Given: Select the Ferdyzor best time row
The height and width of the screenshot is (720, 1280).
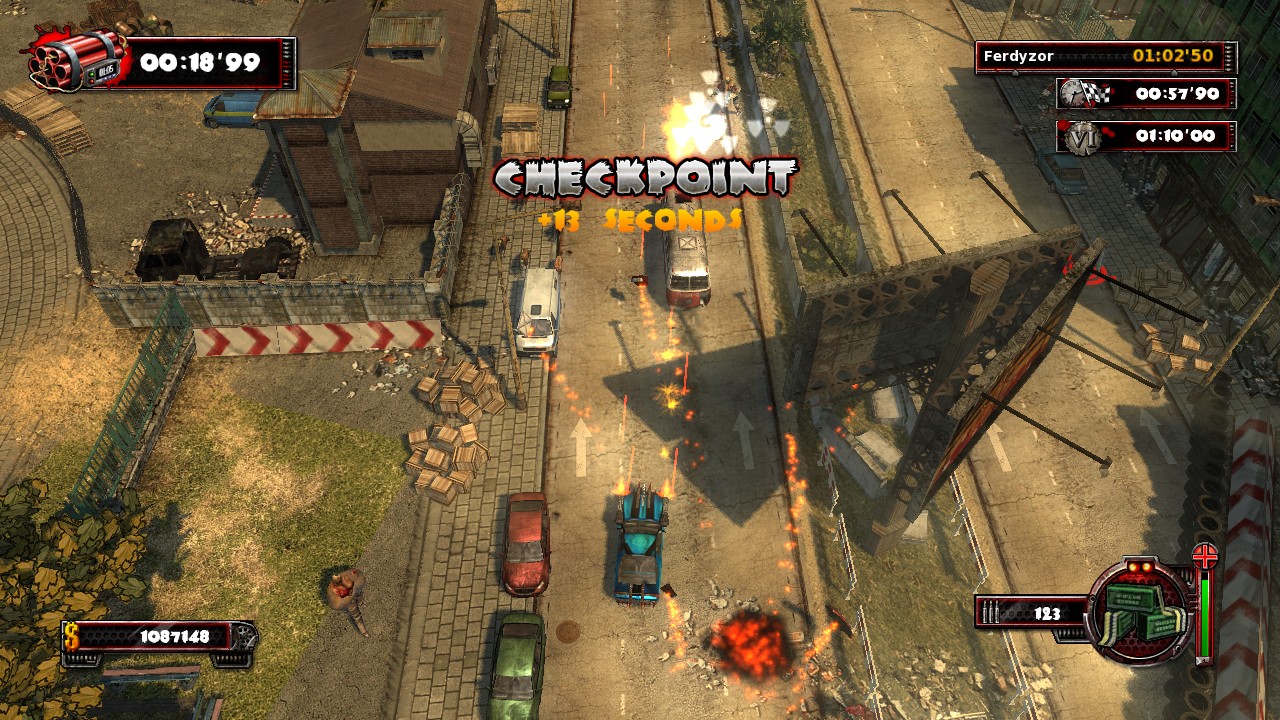Looking at the screenshot, I should (x=1106, y=57).
